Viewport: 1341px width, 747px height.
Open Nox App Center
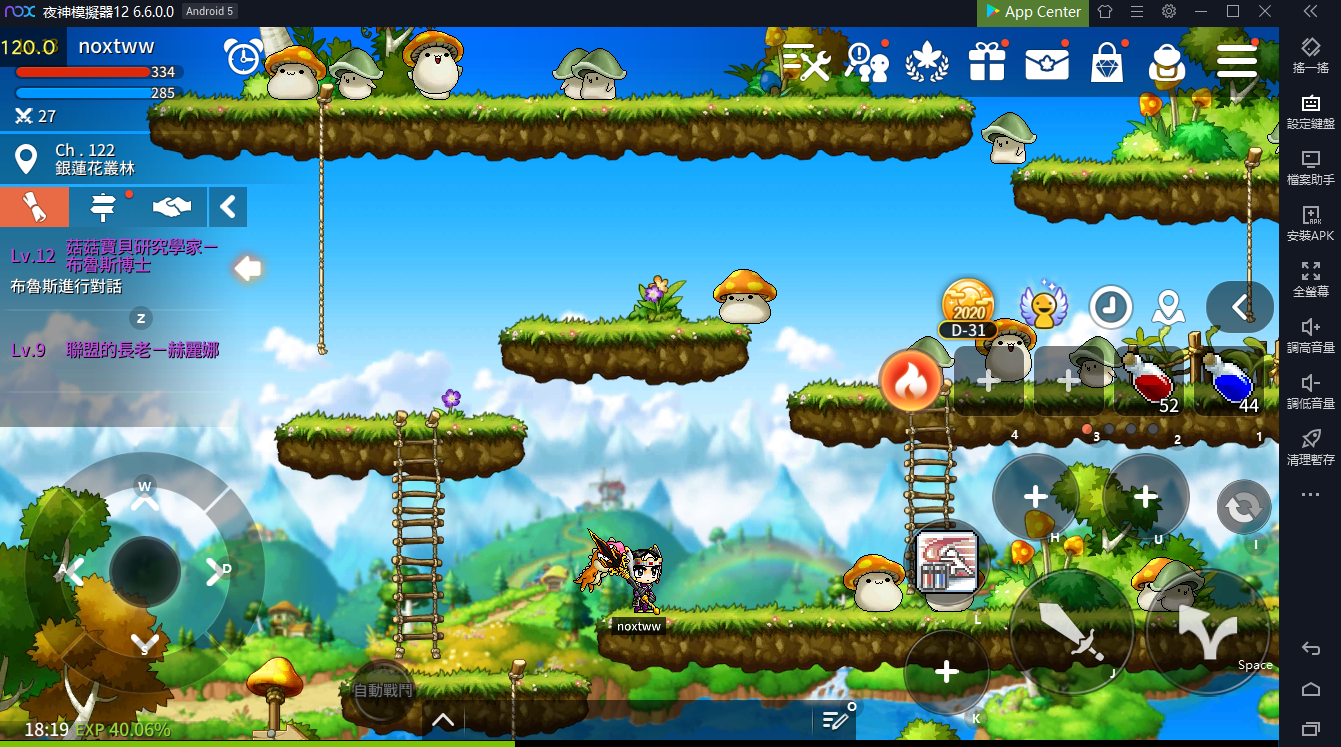1033,12
